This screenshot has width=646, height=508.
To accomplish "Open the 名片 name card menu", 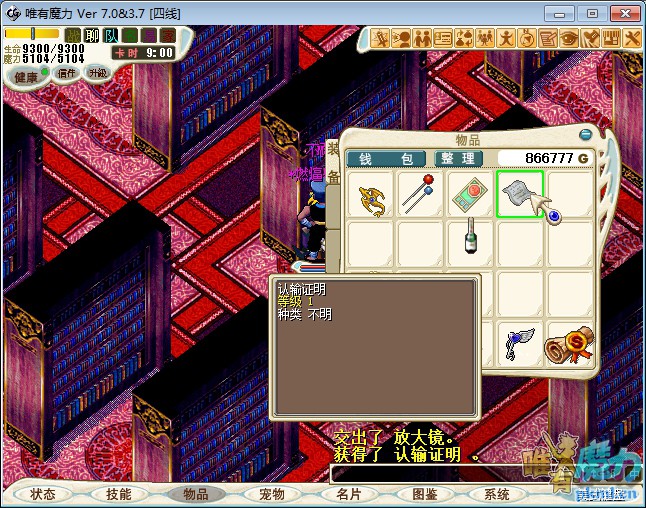I will coord(347,494).
